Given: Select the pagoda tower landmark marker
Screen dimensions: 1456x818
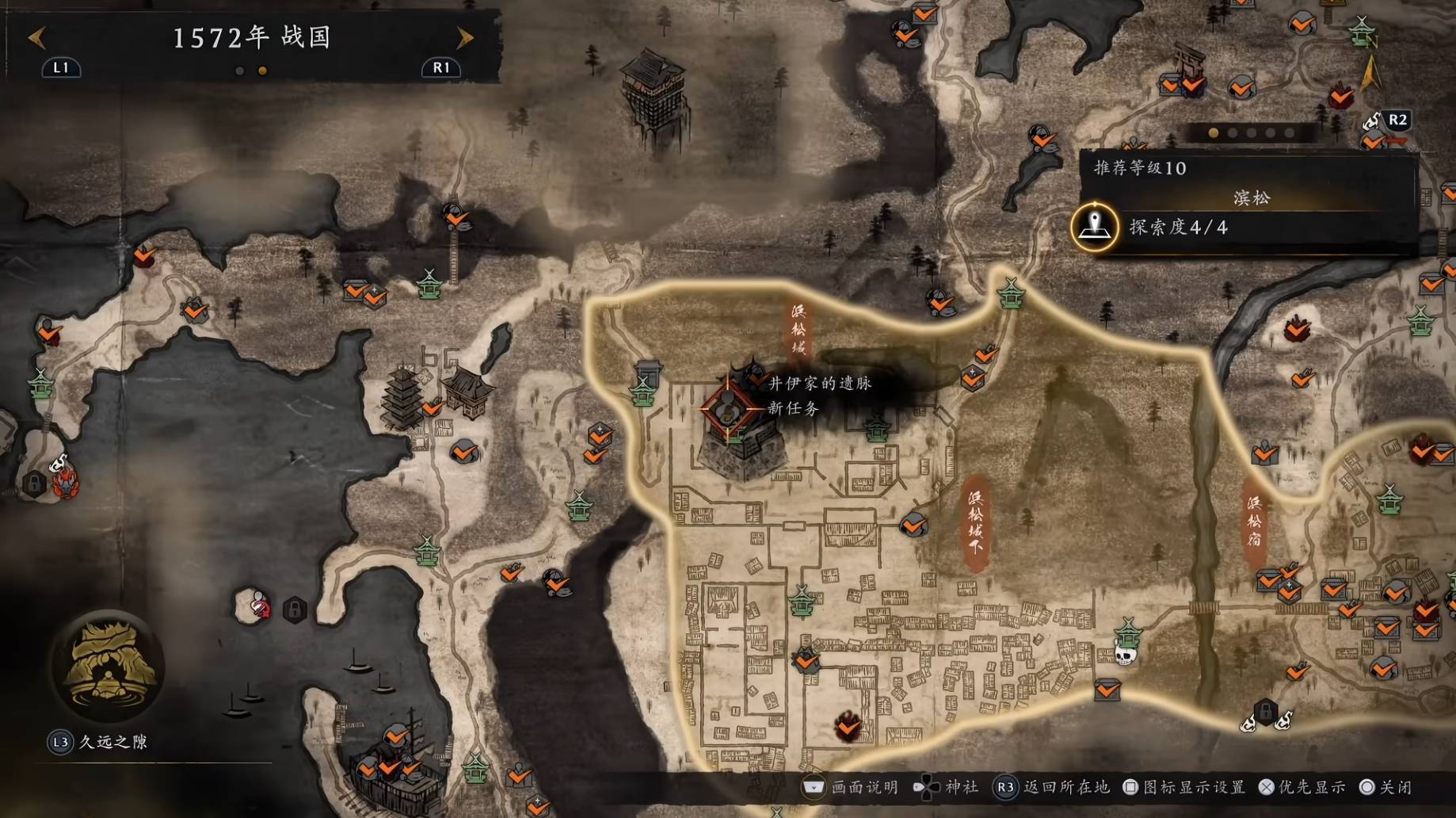Looking at the screenshot, I should point(403,396).
